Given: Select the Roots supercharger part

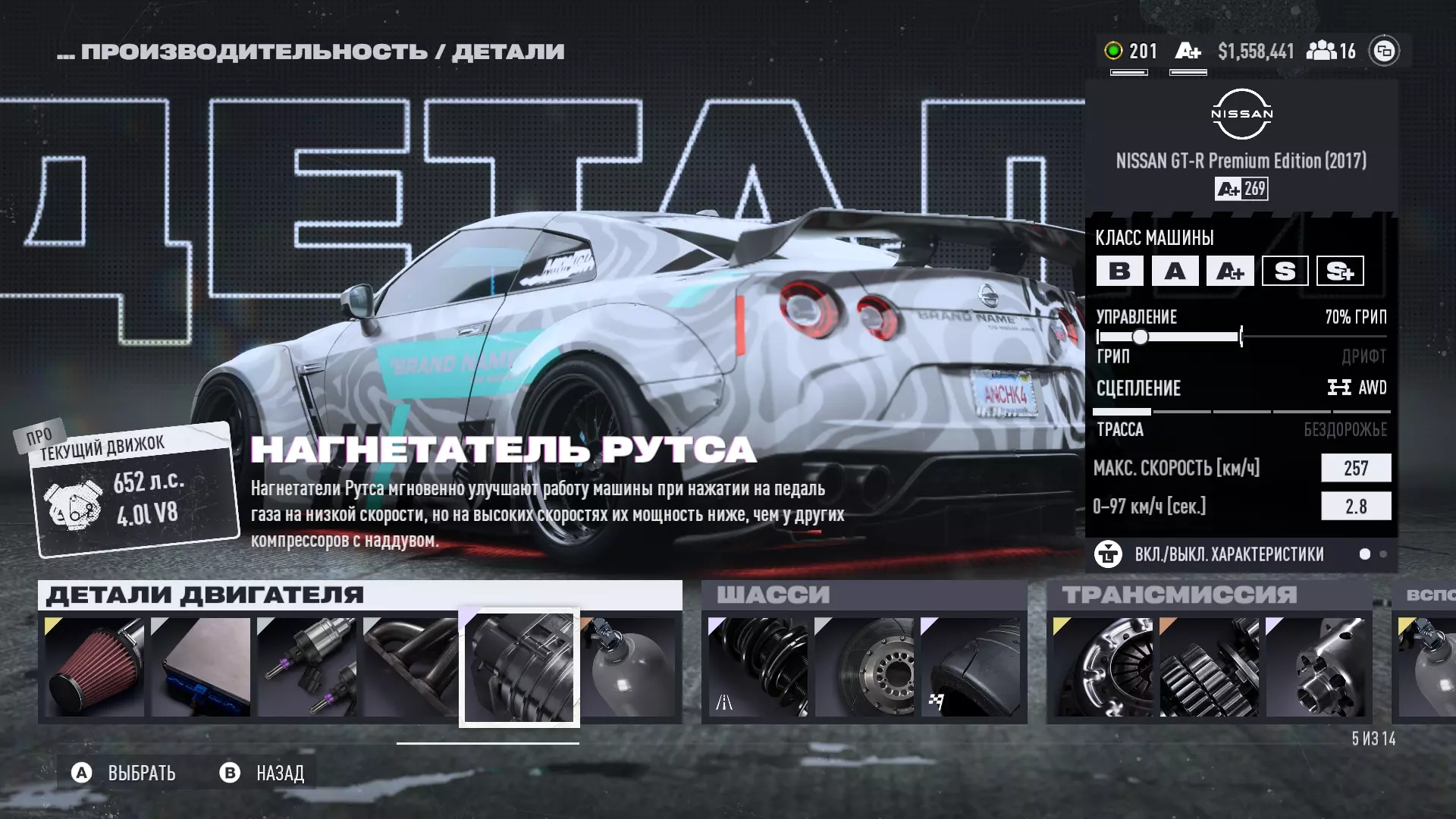Looking at the screenshot, I should 519,667.
